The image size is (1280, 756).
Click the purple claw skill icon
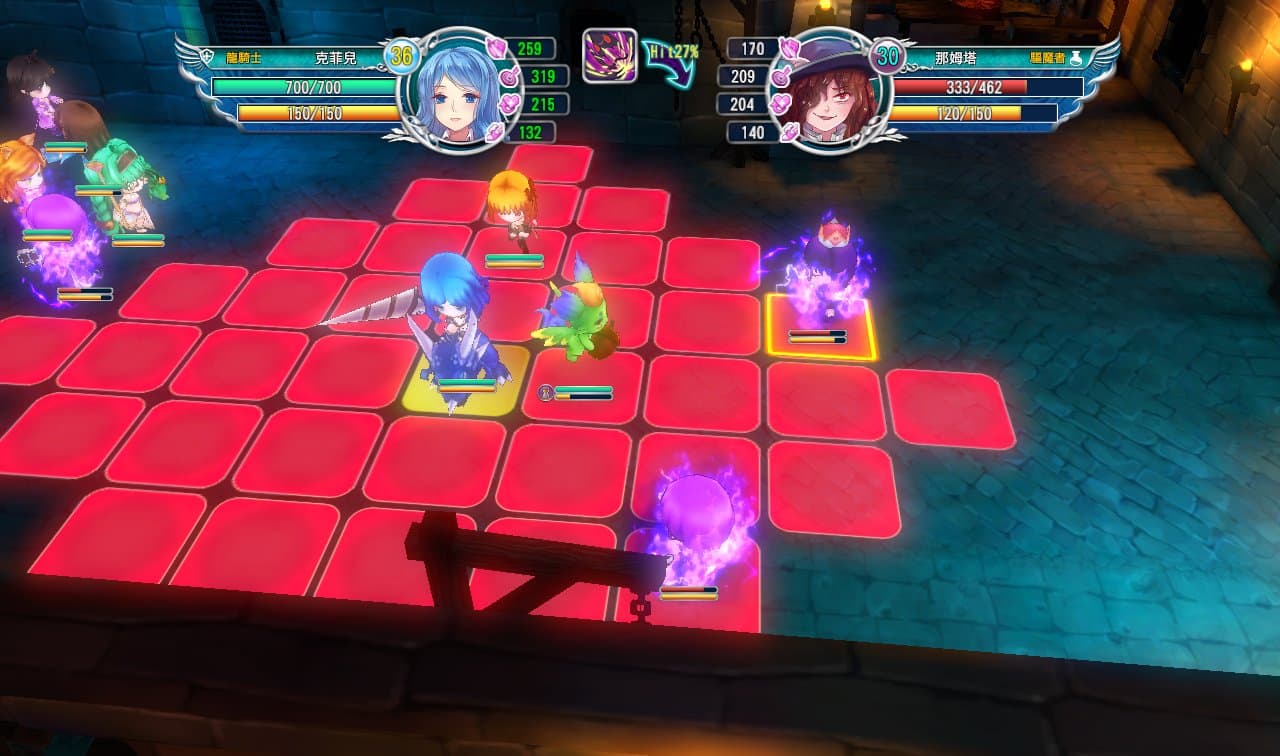(609, 55)
